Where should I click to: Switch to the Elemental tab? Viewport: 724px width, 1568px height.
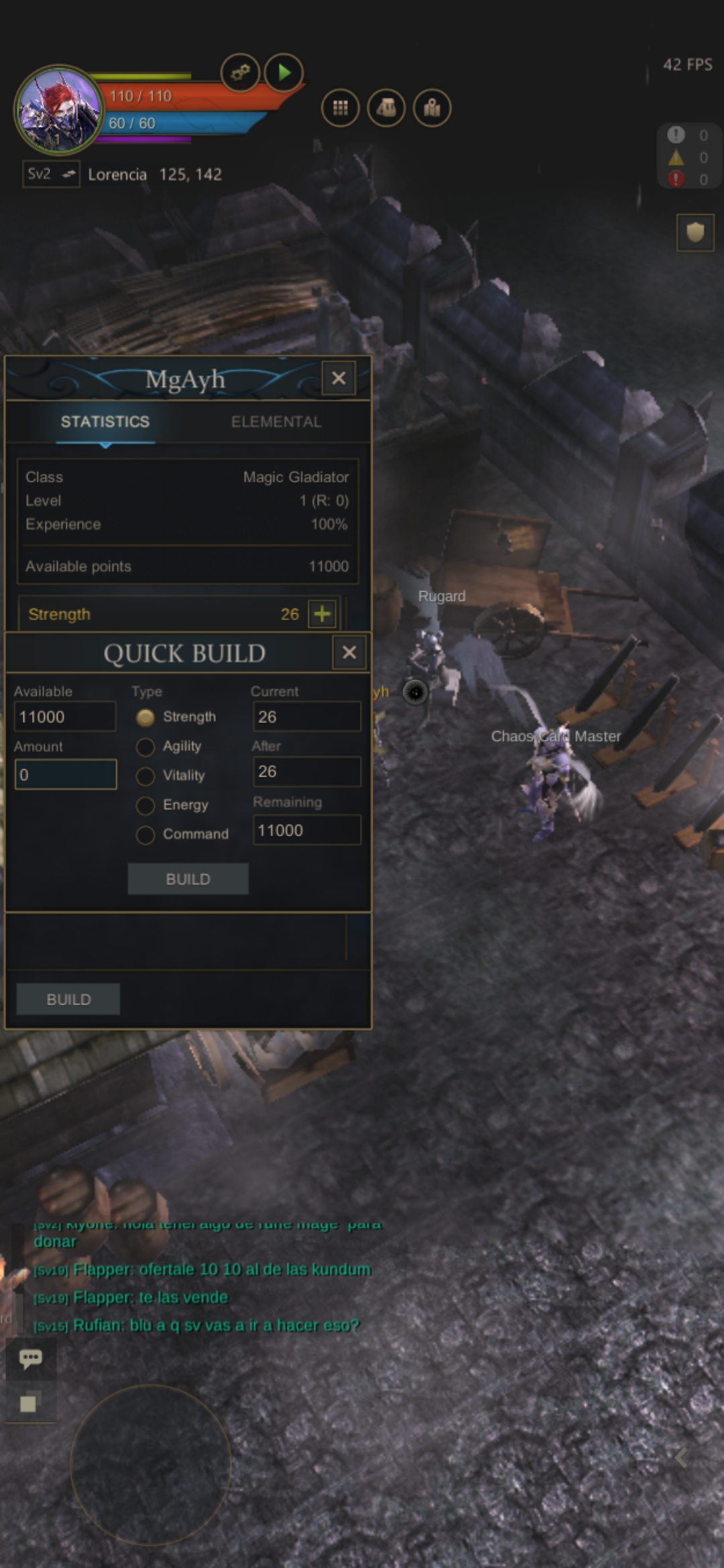coord(276,421)
